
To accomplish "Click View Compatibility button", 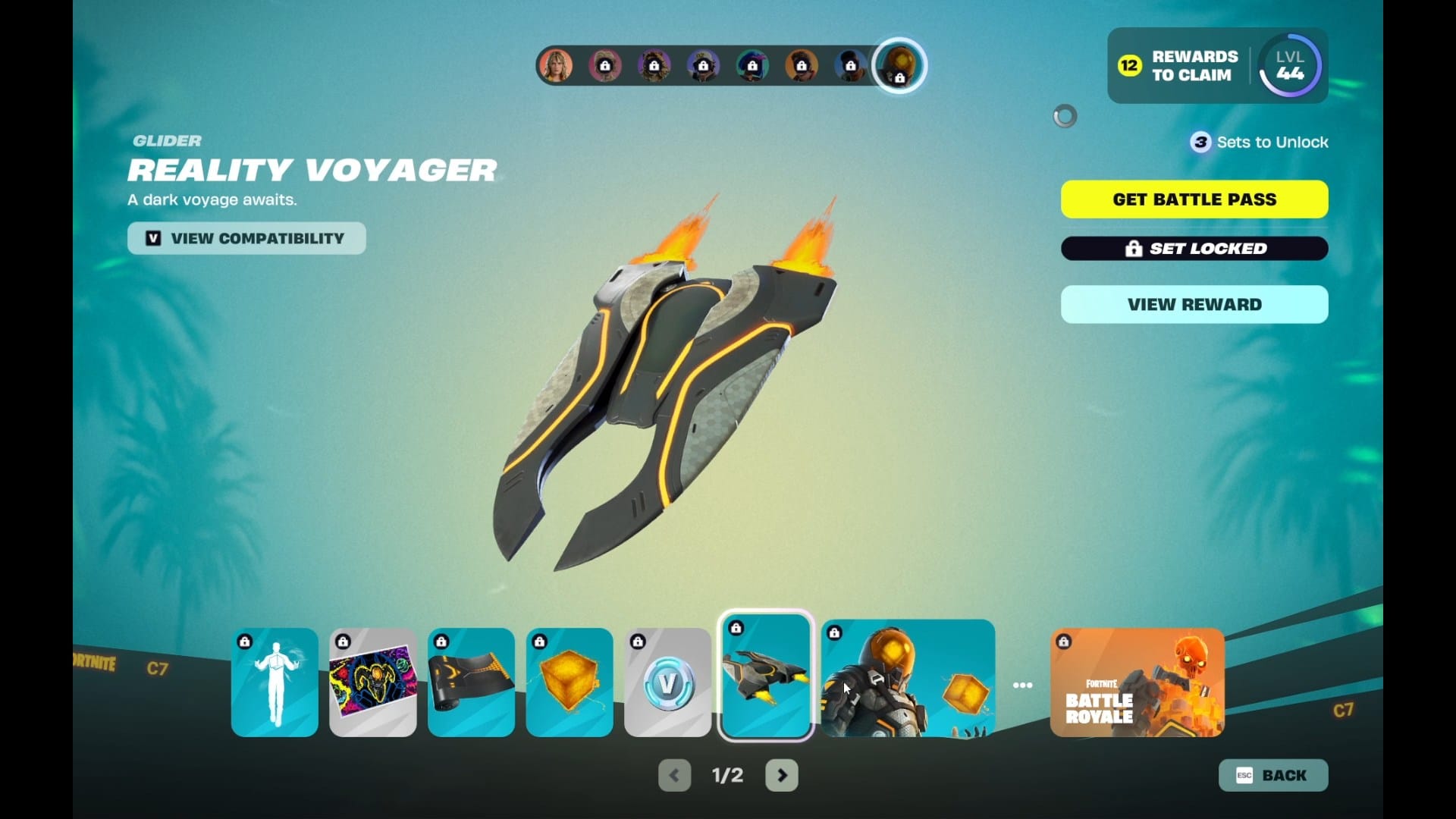I will 246,238.
